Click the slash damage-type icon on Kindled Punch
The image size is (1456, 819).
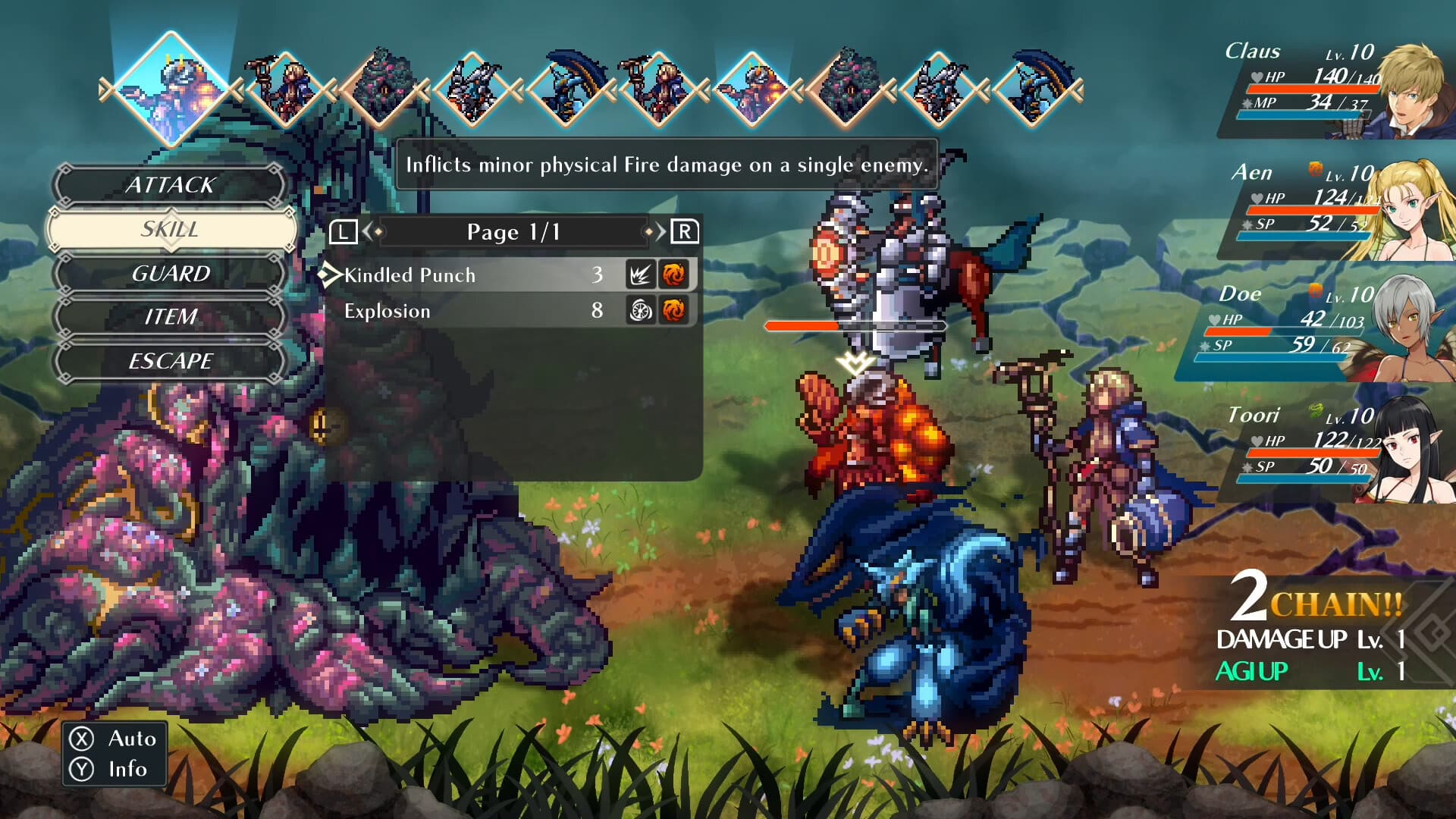click(641, 275)
